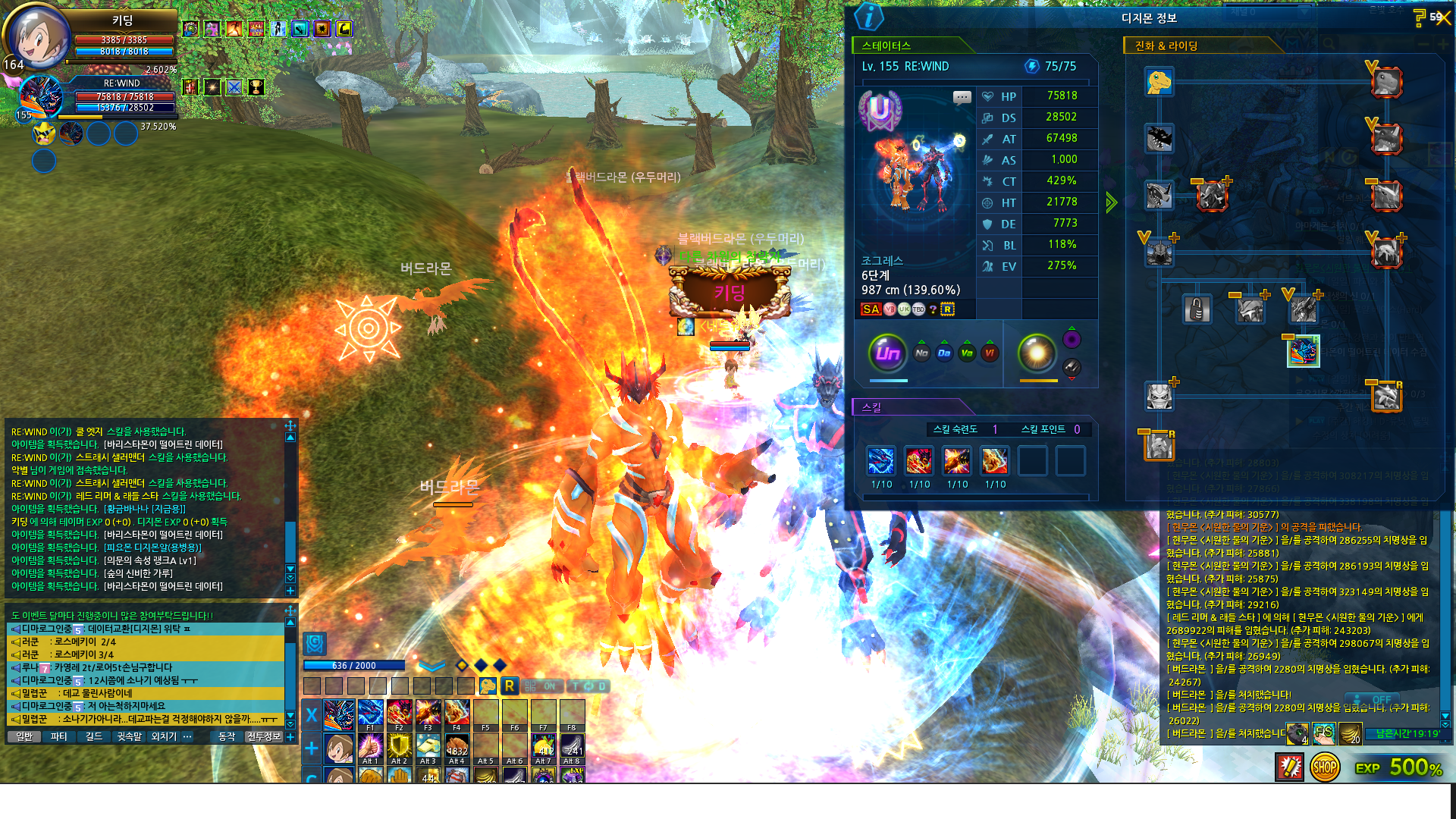Viewport: 1456px width, 819px height.
Task: Switch chat to the 길드 tab
Action: [x=93, y=736]
